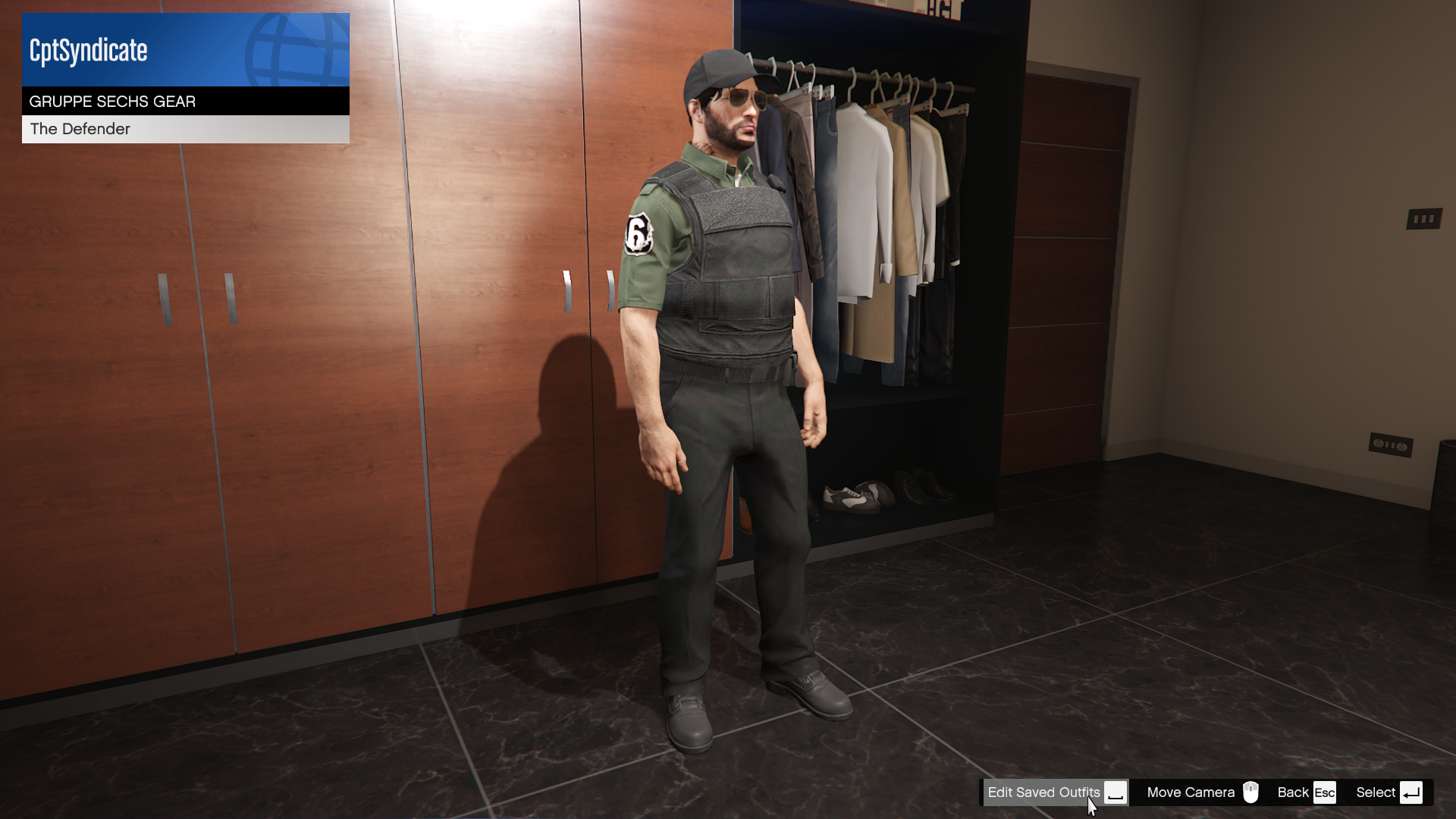Click the air vent grille on the right wall
The height and width of the screenshot is (819, 1456).
(1424, 218)
